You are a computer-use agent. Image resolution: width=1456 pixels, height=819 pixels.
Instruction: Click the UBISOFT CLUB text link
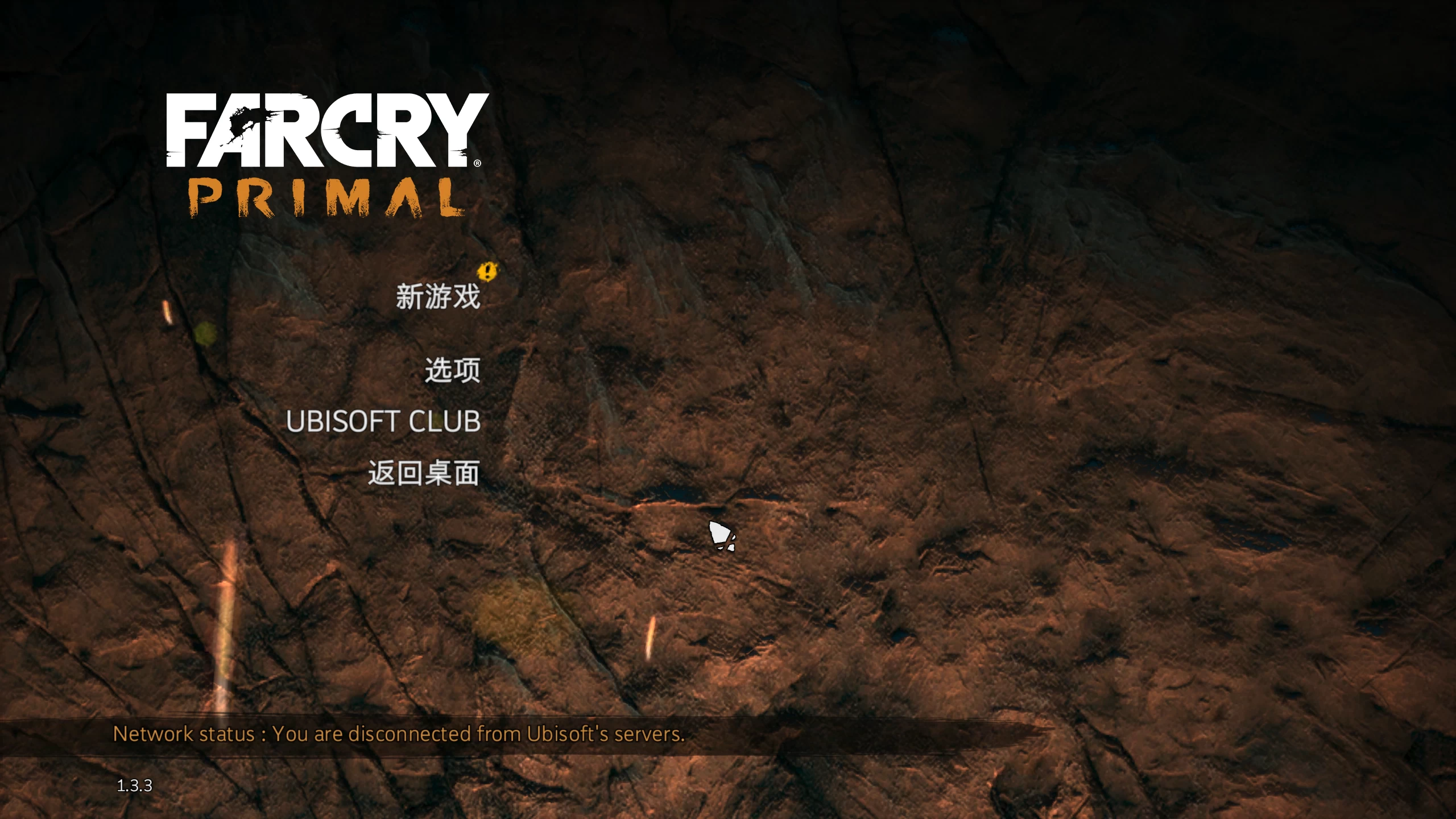(384, 422)
